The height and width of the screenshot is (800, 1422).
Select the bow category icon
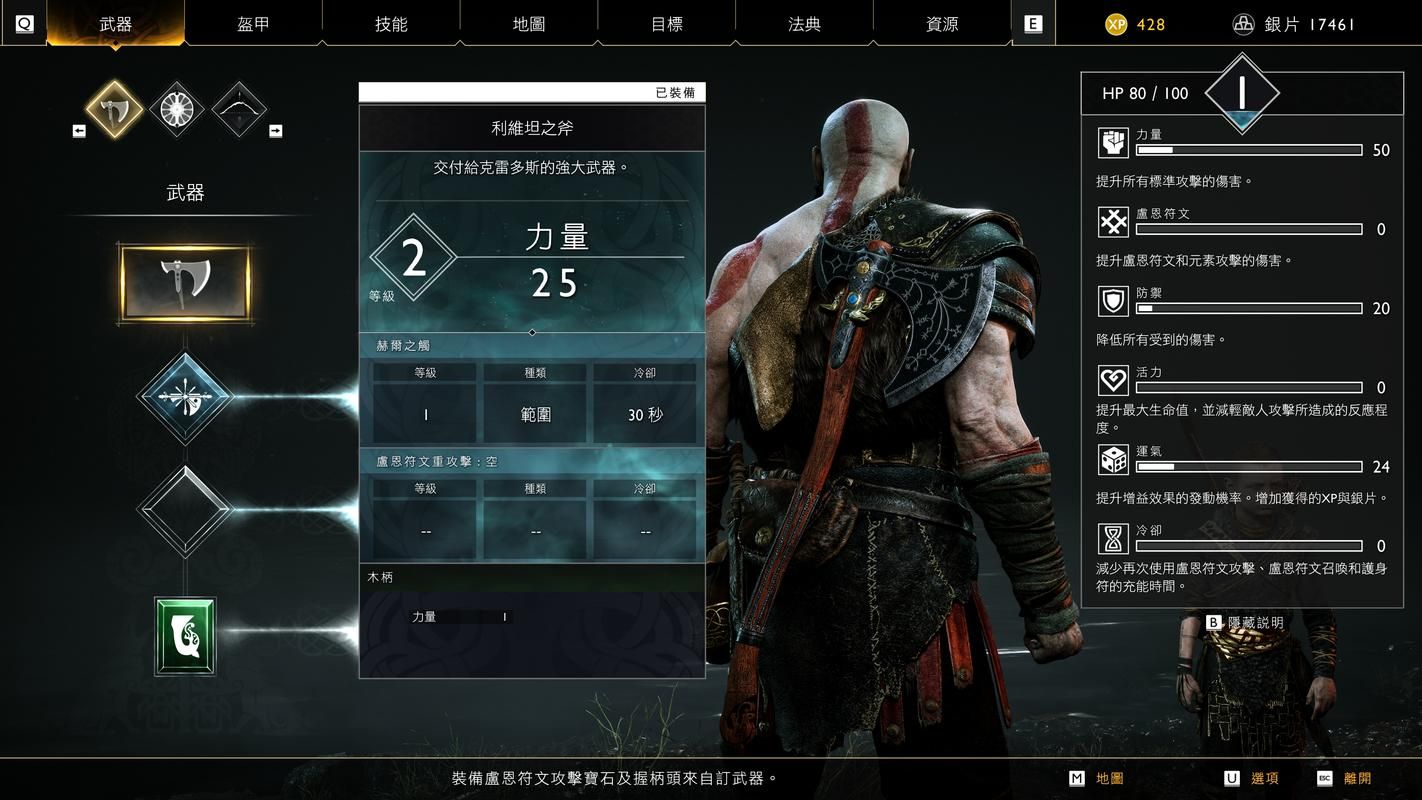pyautogui.click(x=239, y=108)
